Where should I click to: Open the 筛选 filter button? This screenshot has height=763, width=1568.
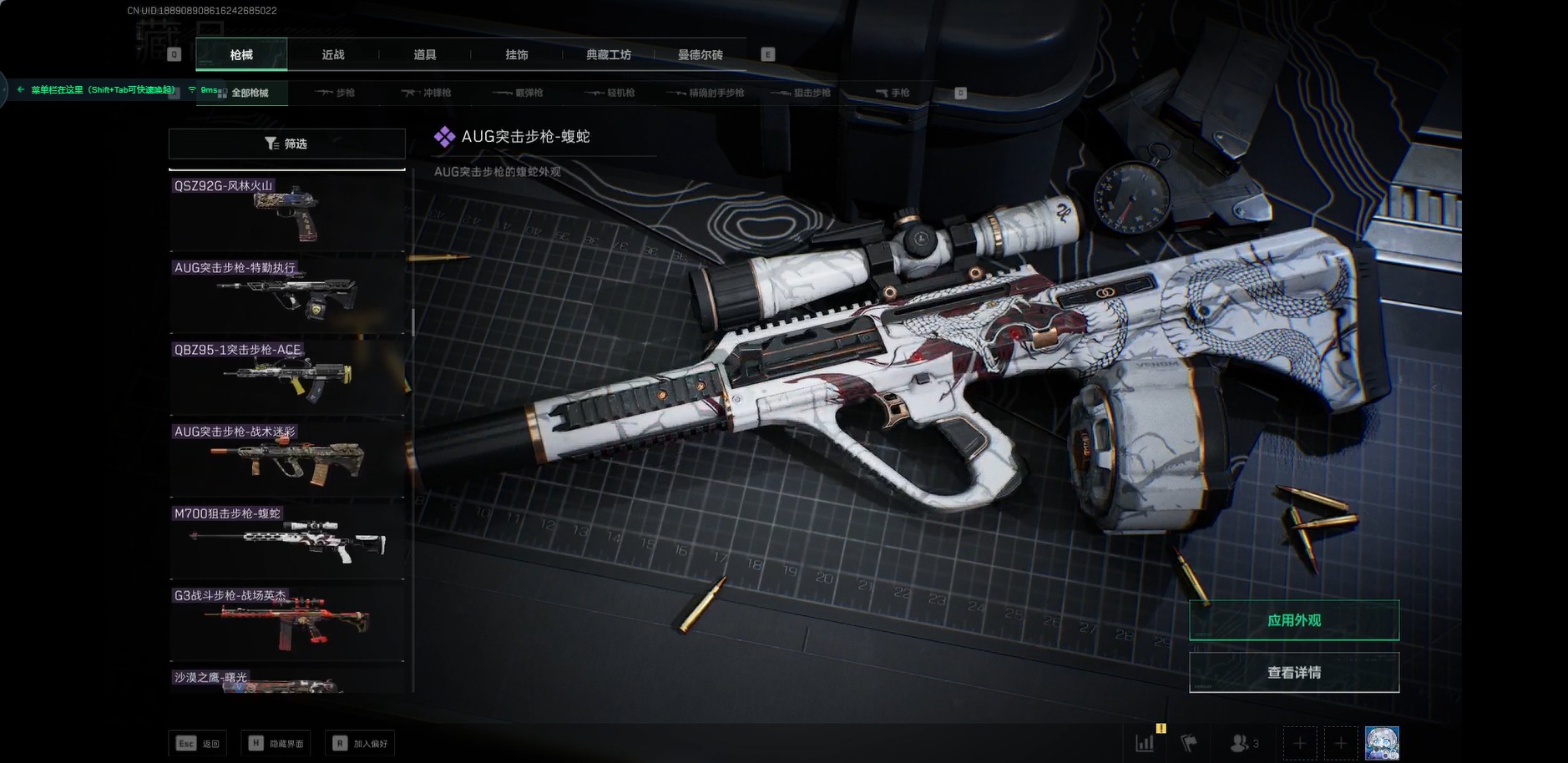tap(286, 144)
